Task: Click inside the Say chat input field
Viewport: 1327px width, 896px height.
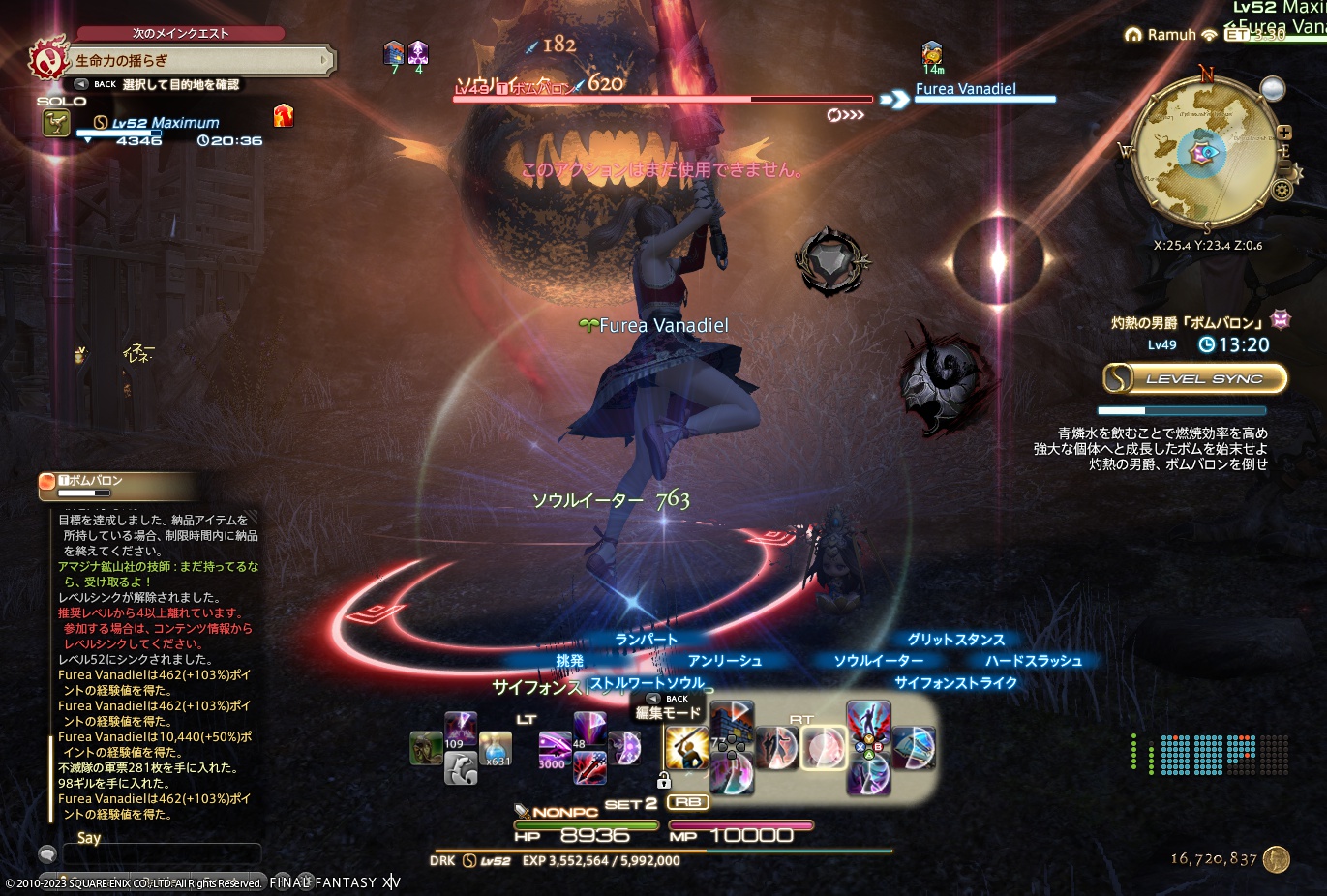Action: coord(160,853)
